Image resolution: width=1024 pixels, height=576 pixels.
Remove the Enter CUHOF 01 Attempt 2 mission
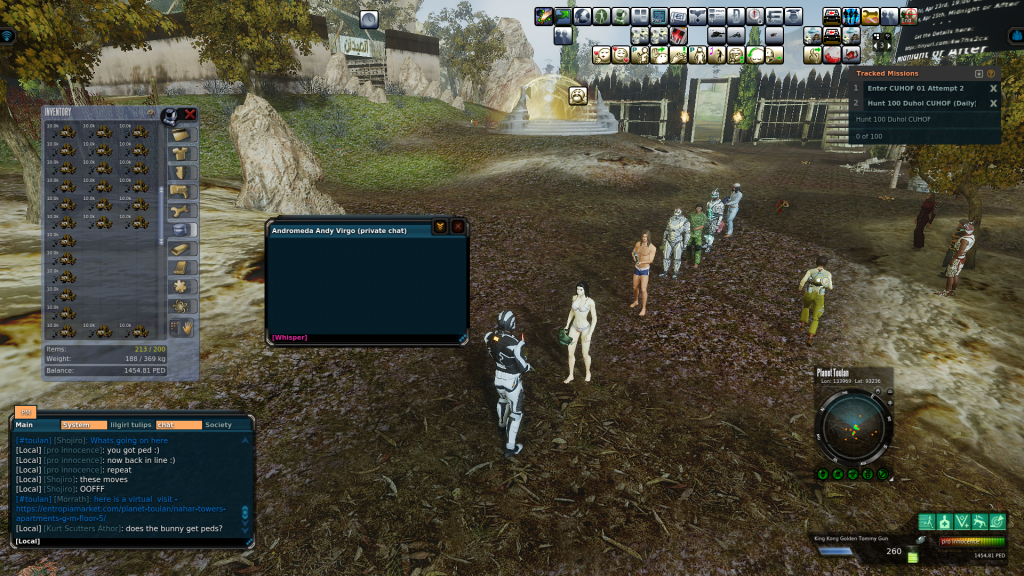[x=993, y=88]
